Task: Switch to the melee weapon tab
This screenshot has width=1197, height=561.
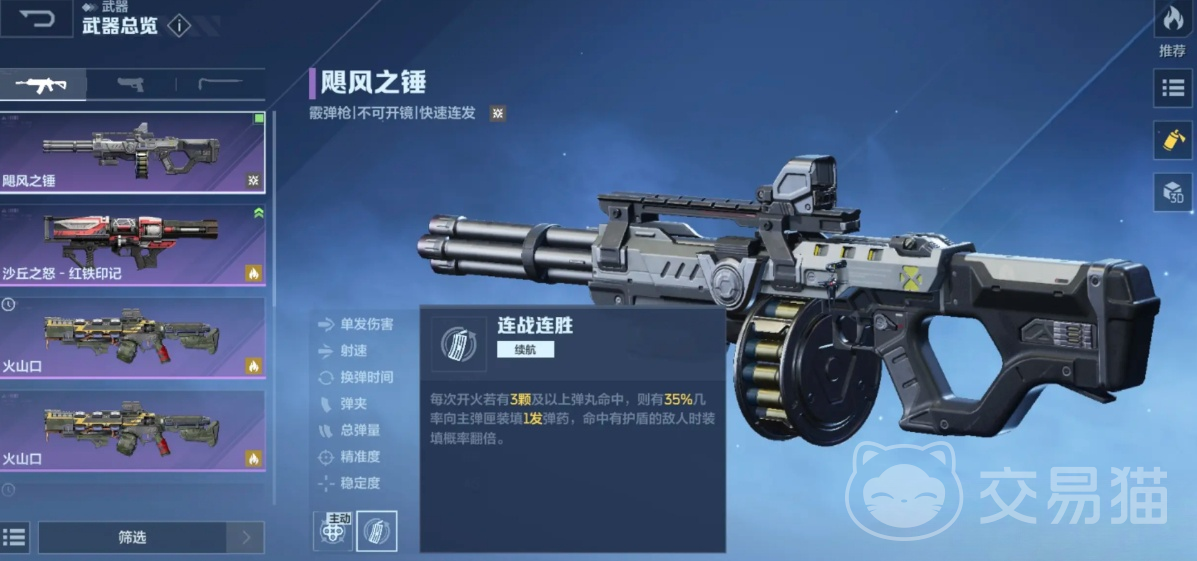Action: click(x=219, y=84)
